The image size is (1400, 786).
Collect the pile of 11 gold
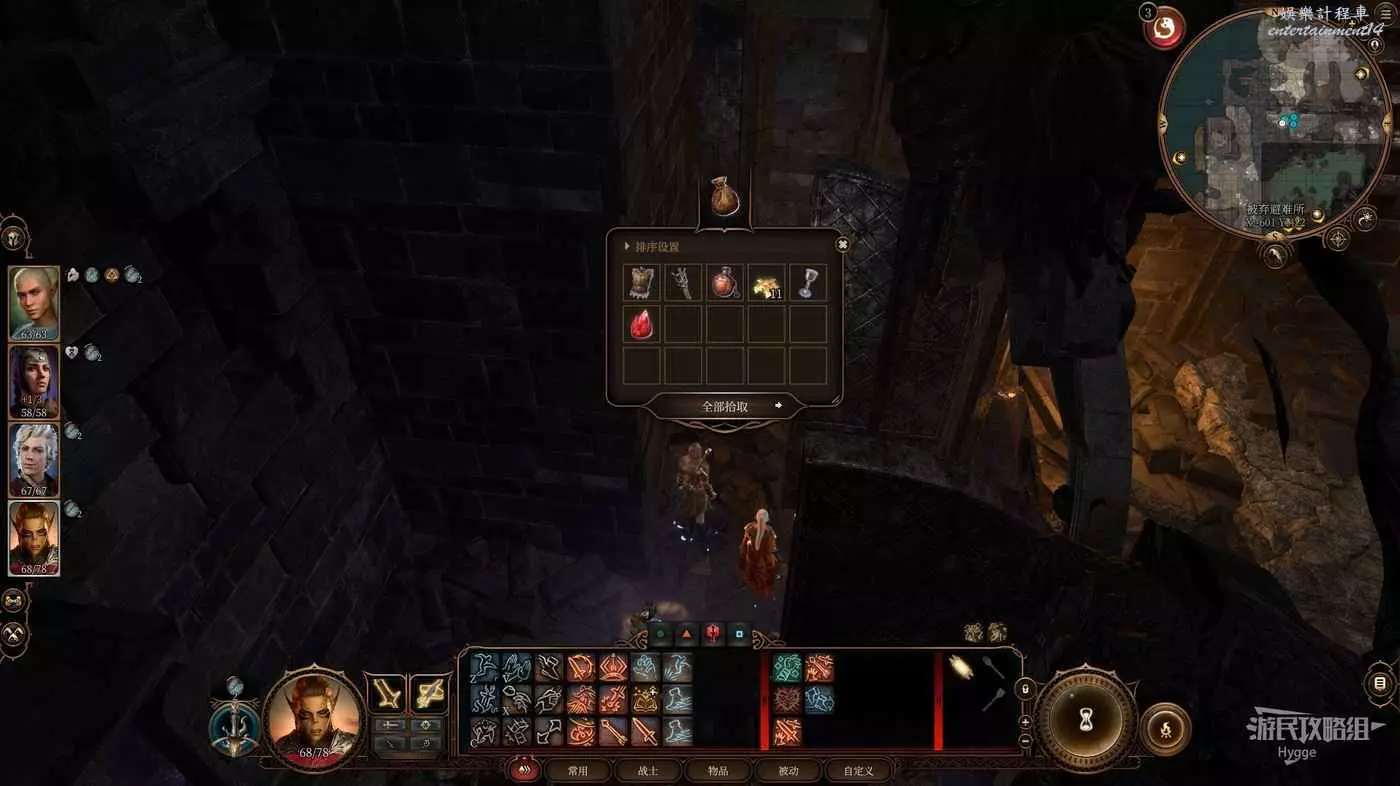pyautogui.click(x=766, y=283)
